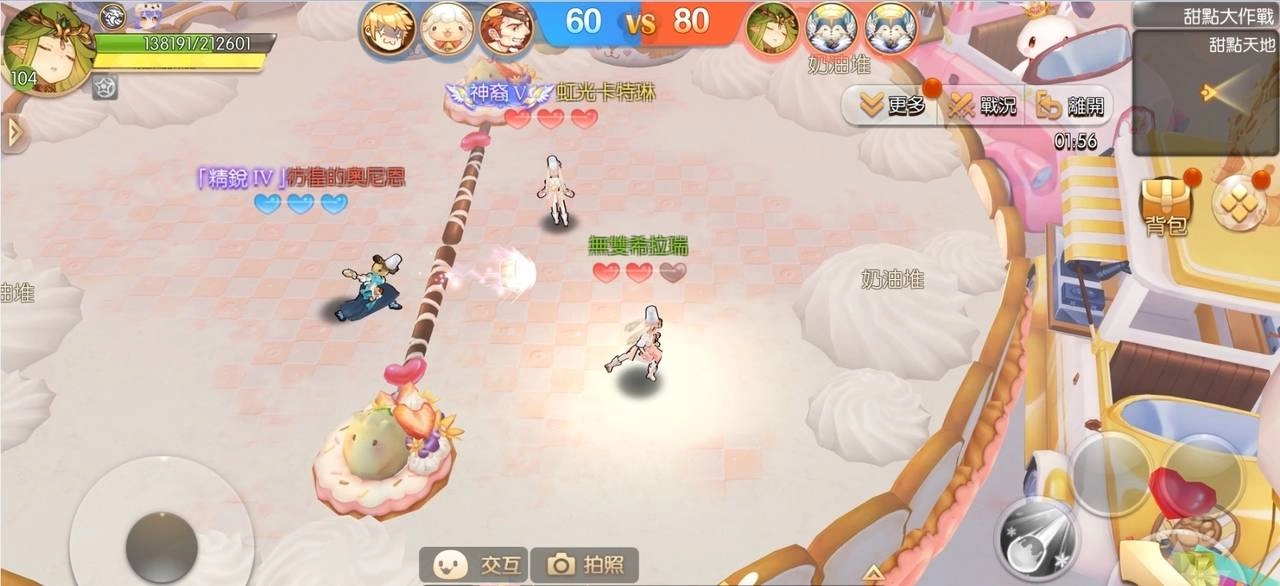Tap the grey star status icon
Screen dimensions: 1280x586
106,87
